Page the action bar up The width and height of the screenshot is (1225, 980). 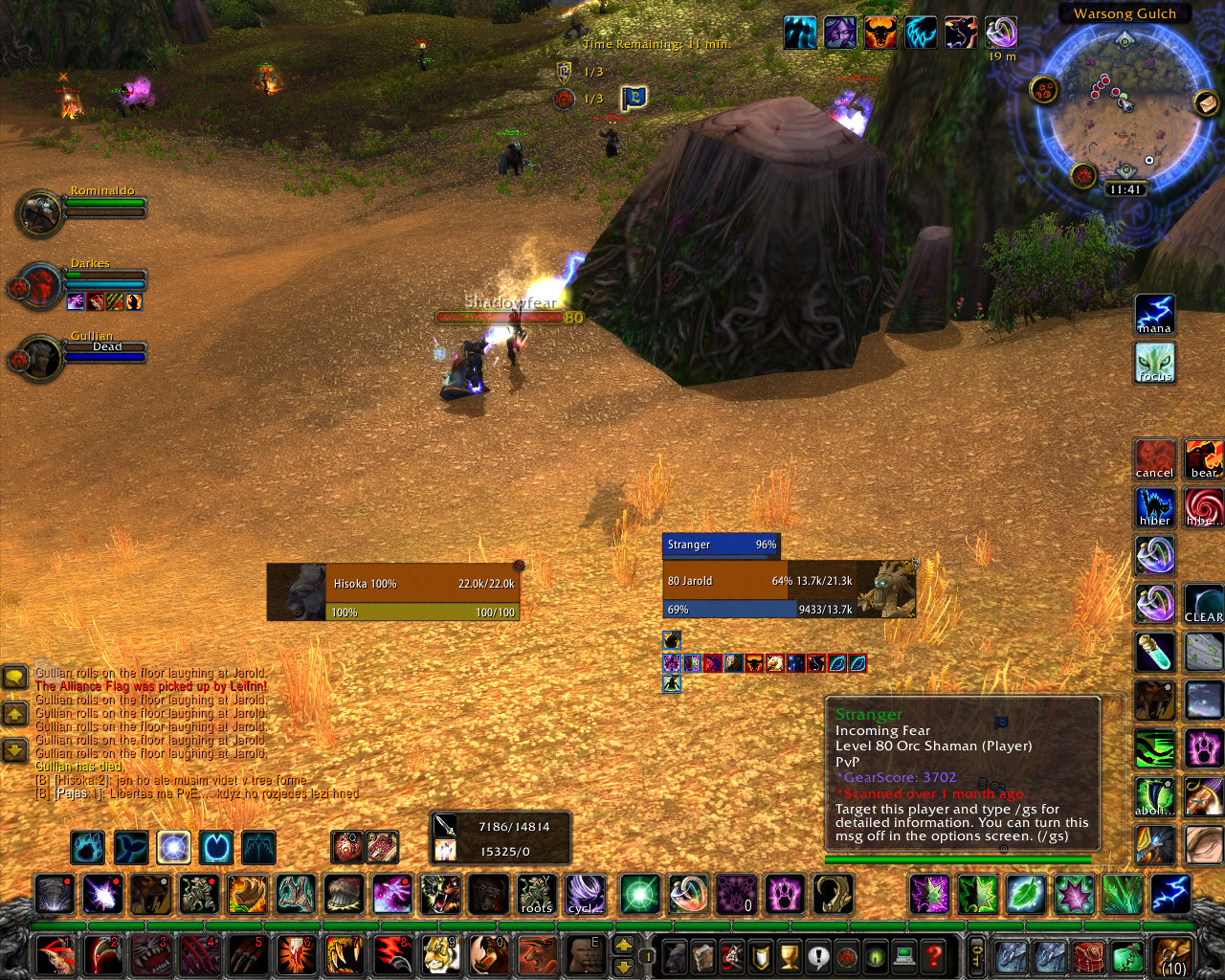[x=623, y=946]
